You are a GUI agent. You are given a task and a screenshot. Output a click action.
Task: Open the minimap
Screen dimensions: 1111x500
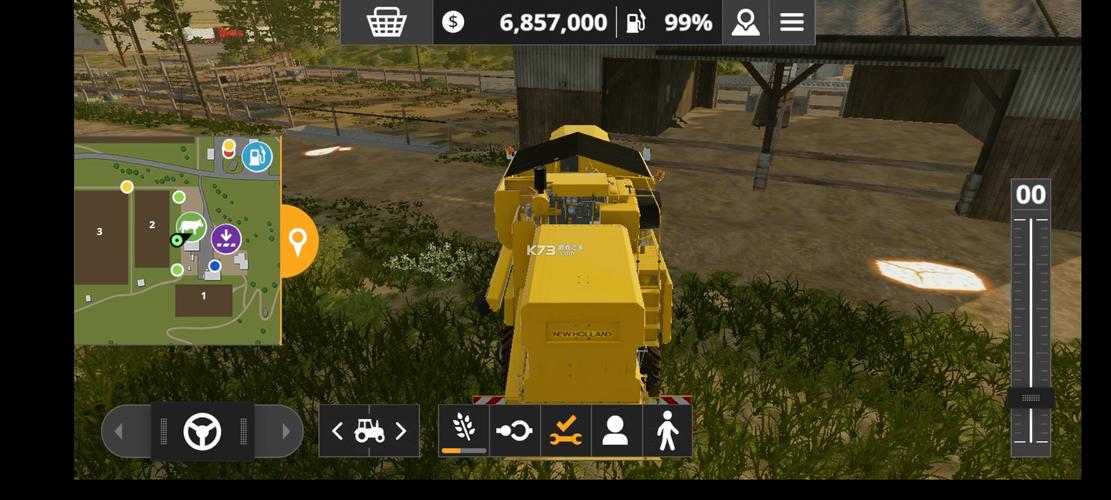[177, 241]
